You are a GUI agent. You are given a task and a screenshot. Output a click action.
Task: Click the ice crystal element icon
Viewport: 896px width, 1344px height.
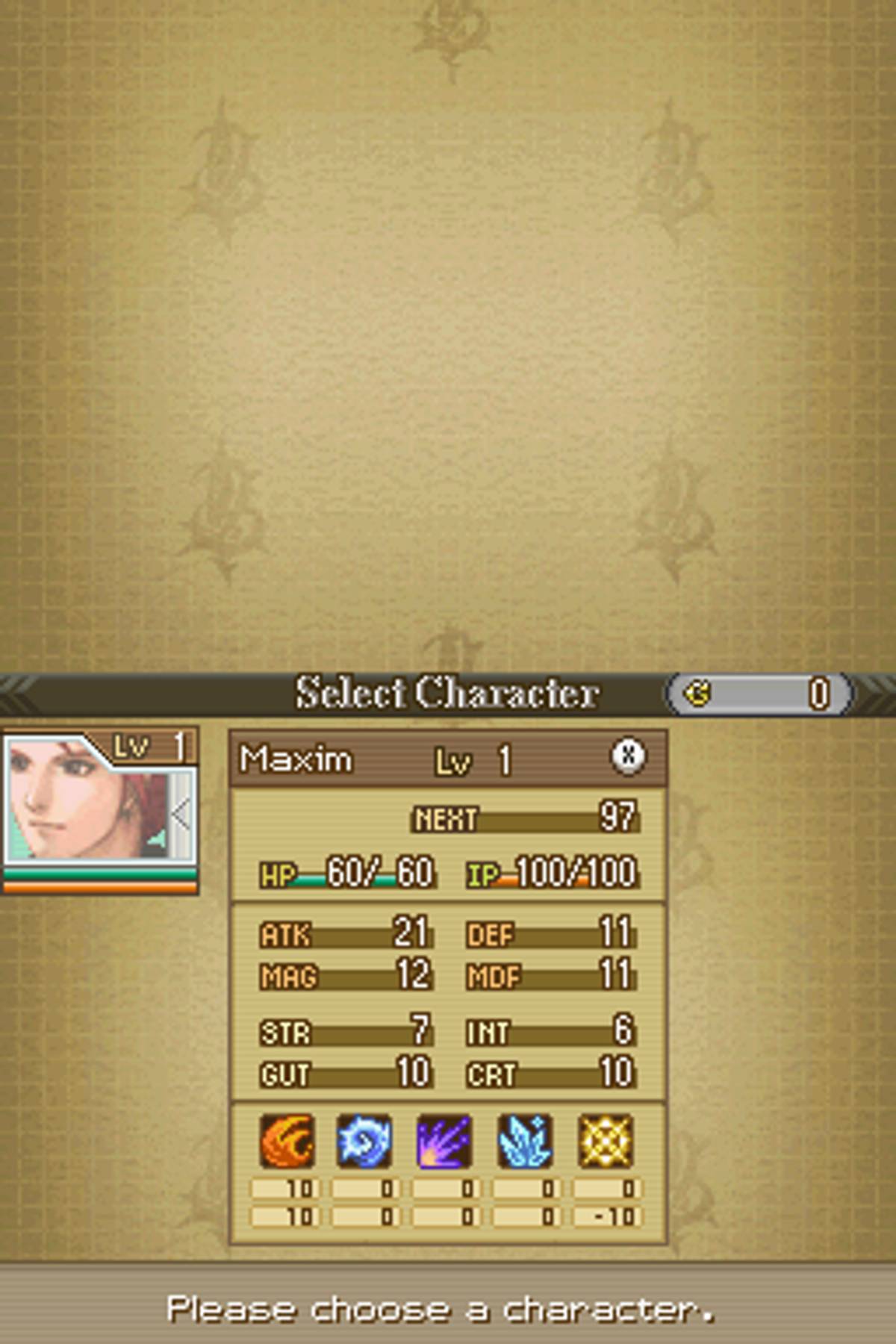(525, 1140)
